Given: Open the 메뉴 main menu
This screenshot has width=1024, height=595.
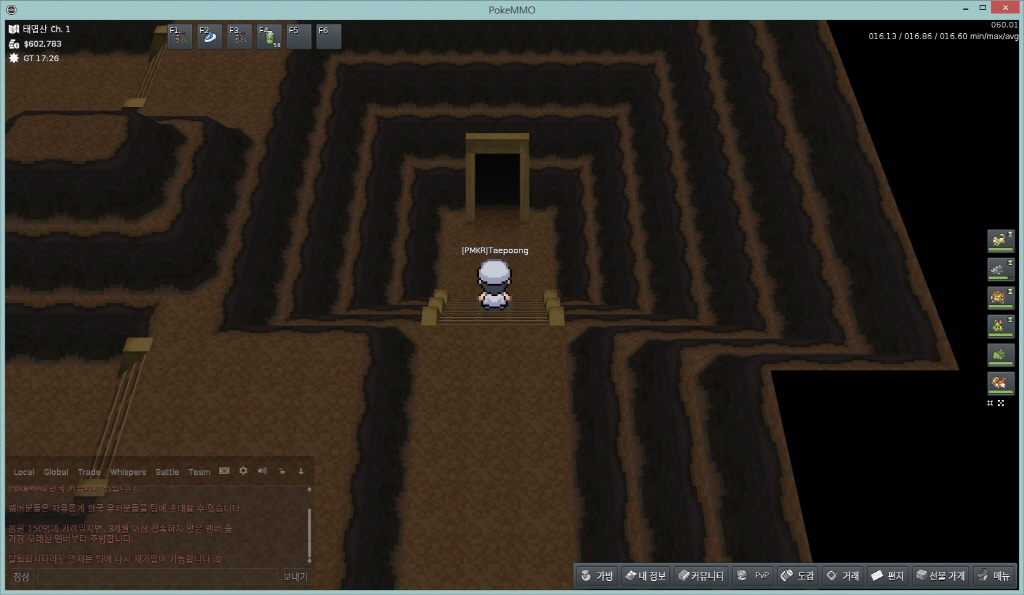Looking at the screenshot, I should pyautogui.click(x=994, y=576).
